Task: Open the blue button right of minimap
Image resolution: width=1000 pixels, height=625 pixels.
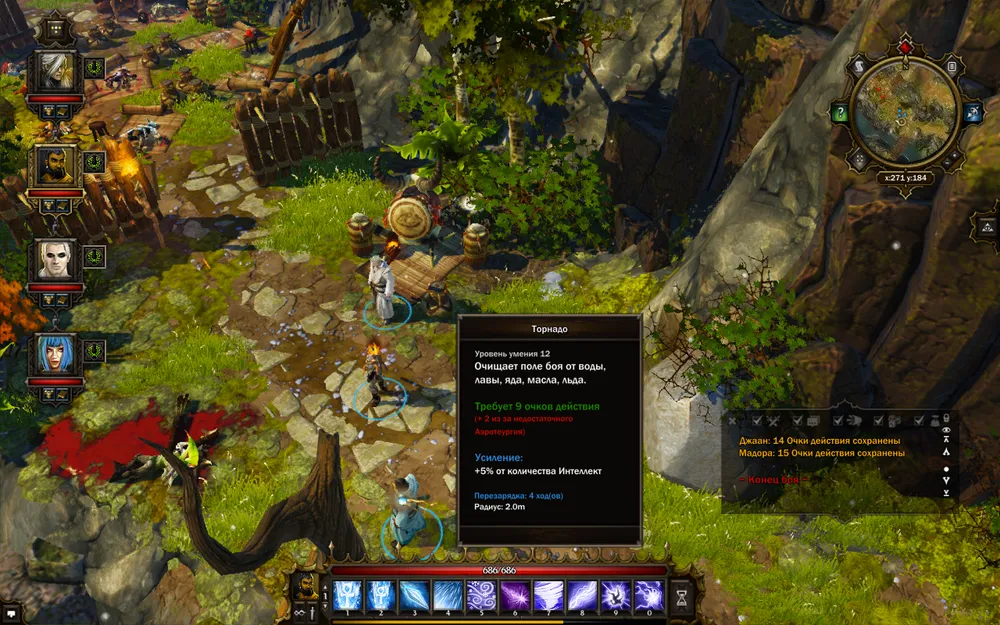Action: [970, 113]
